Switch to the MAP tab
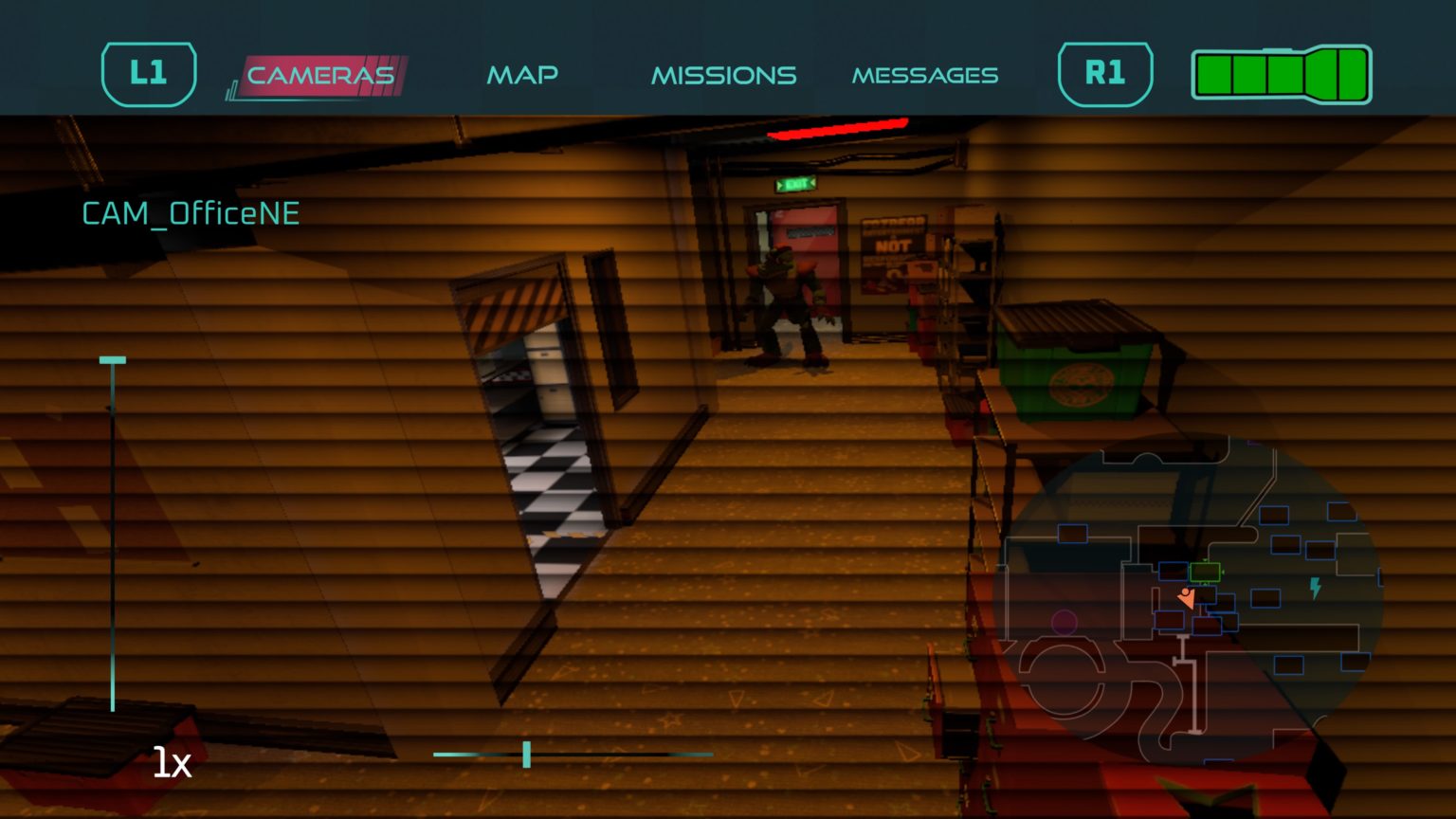The image size is (1456, 819). (x=522, y=75)
